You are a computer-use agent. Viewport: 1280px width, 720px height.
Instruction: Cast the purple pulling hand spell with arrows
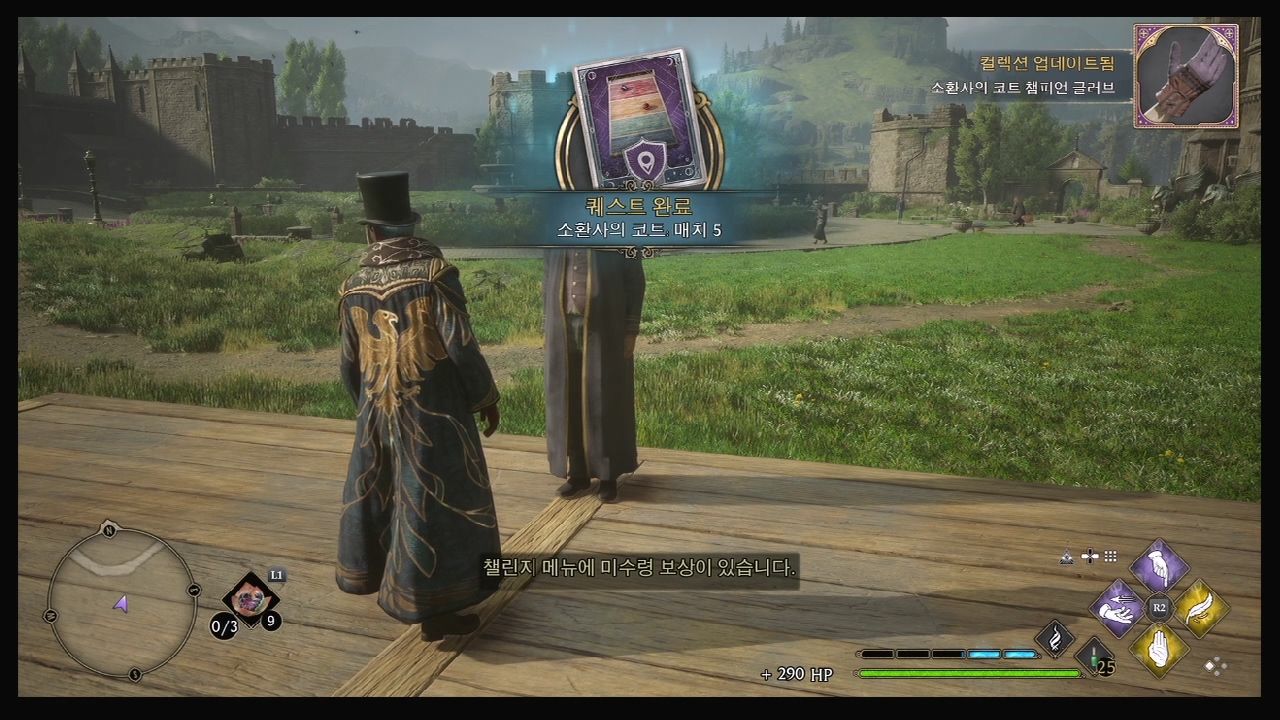coord(1117,607)
